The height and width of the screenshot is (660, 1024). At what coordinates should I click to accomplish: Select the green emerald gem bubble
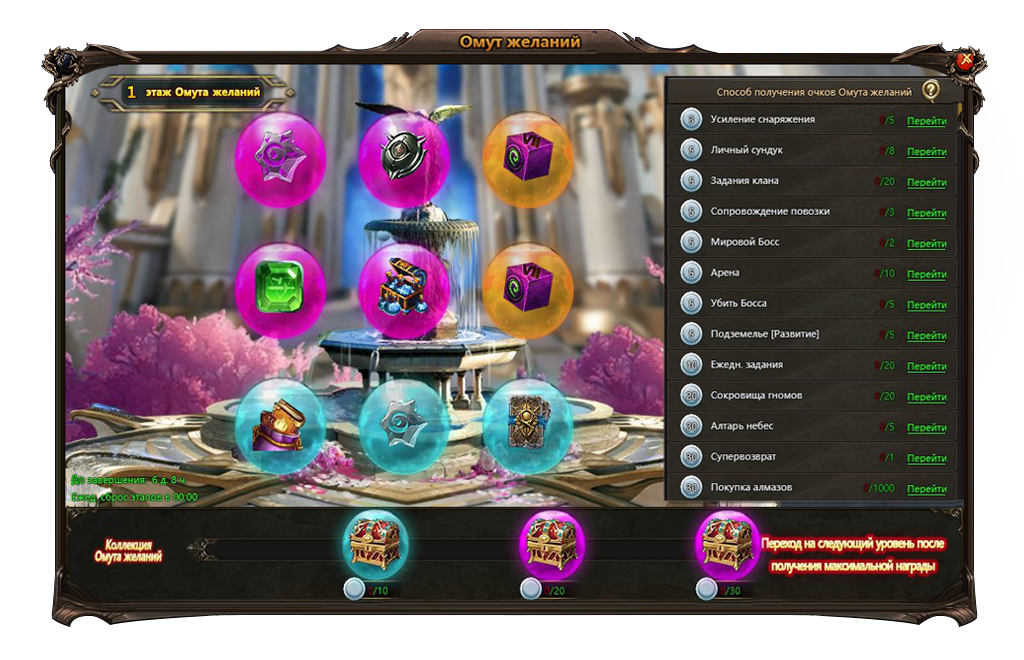(280, 289)
